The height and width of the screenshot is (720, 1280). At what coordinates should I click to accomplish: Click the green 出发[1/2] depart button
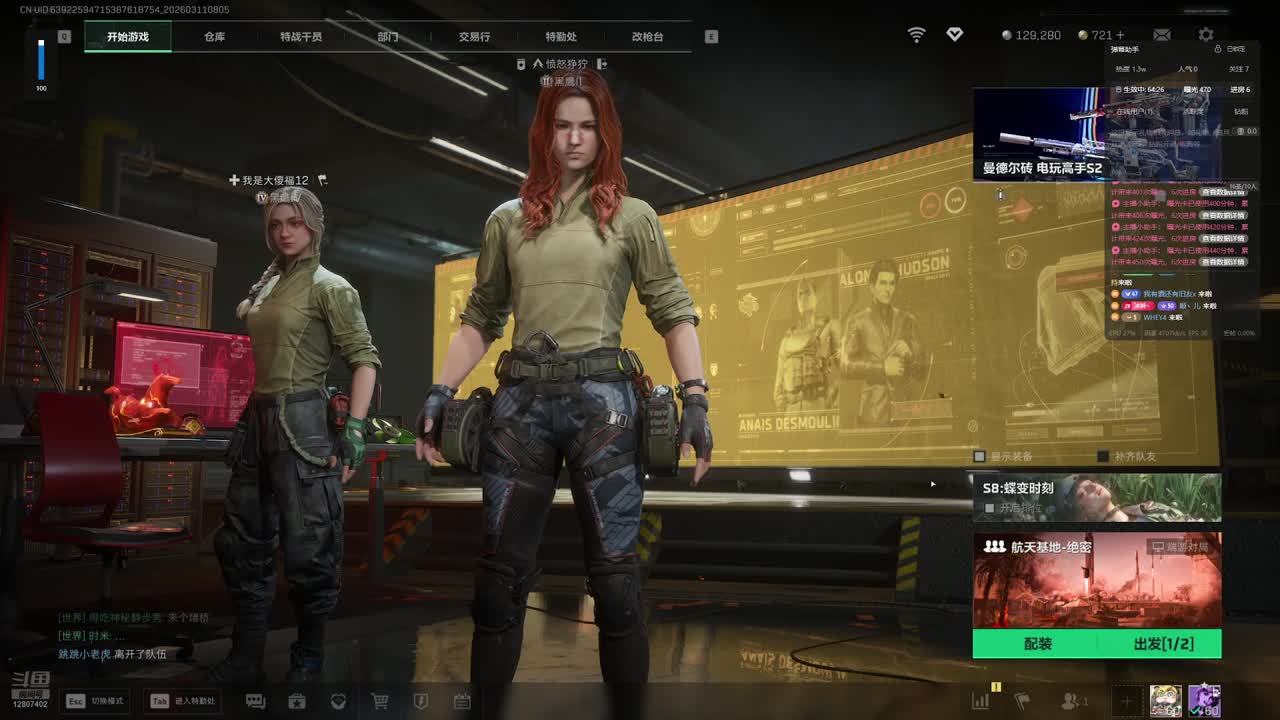coord(1163,644)
